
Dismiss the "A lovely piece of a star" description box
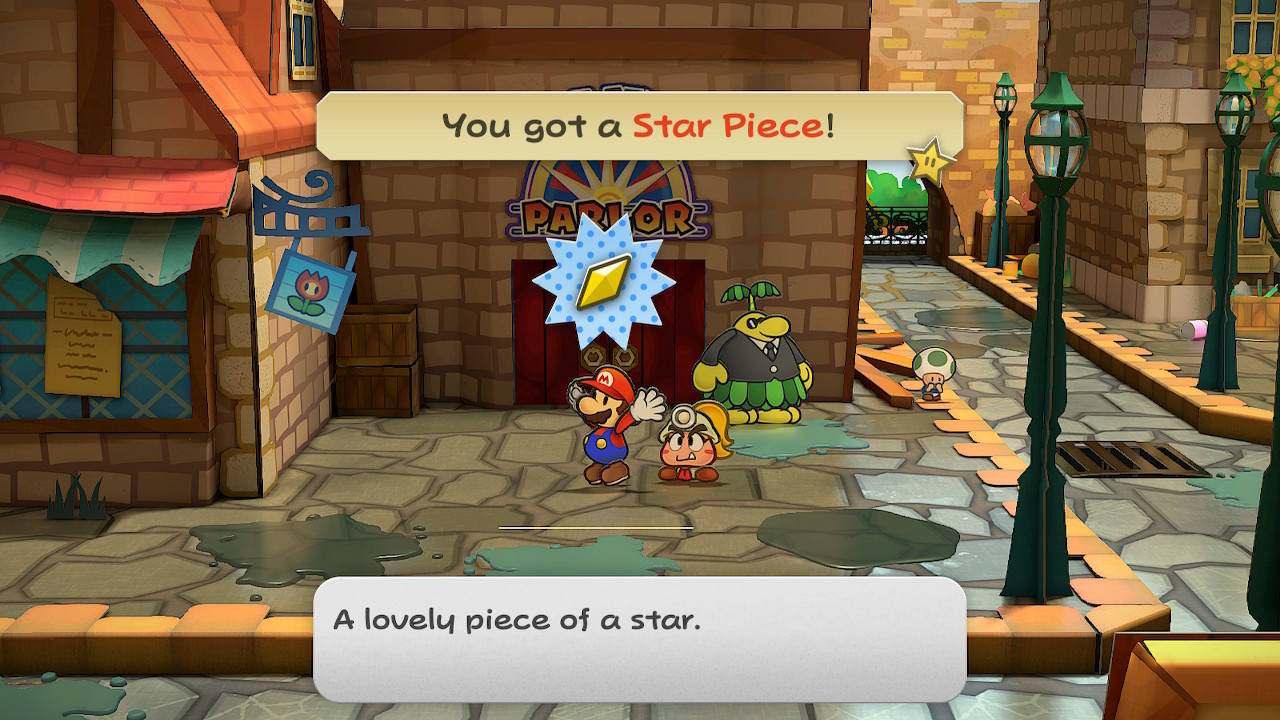[x=639, y=638]
